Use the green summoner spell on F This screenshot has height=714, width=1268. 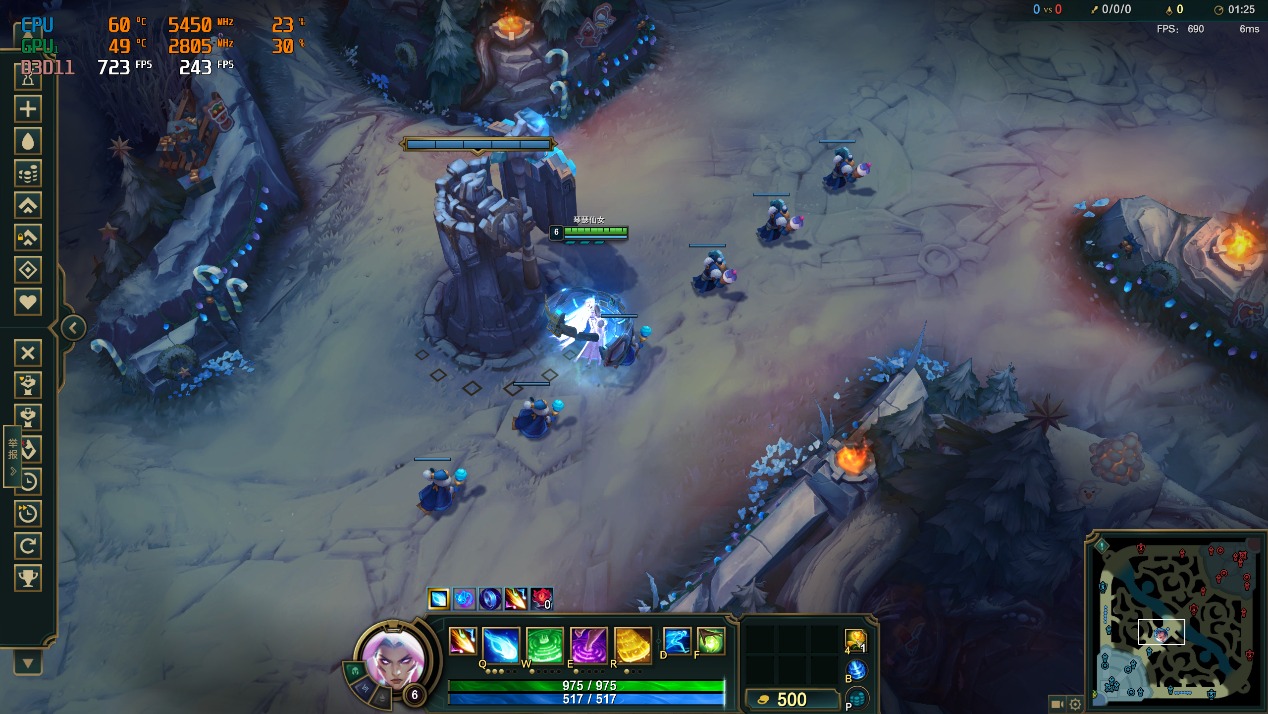click(710, 641)
